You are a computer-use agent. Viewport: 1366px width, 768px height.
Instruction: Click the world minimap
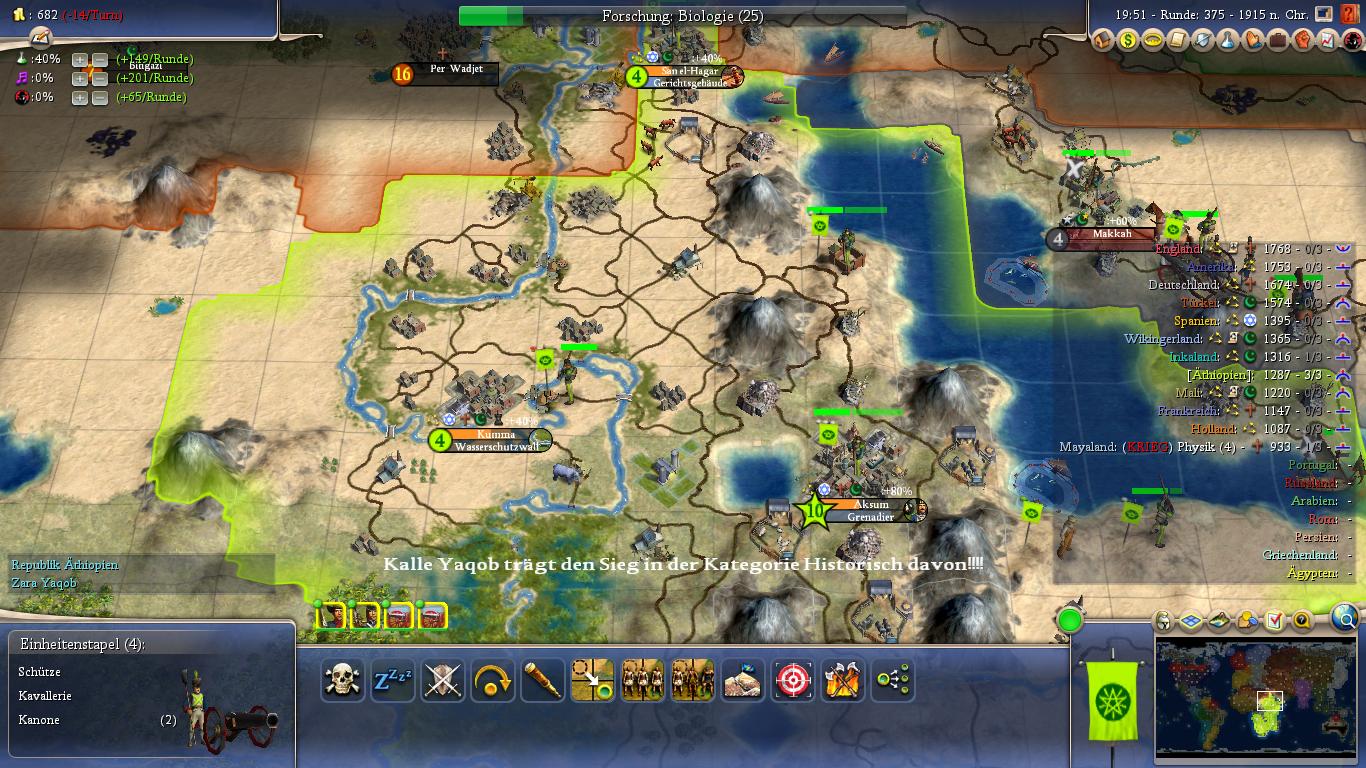1255,698
